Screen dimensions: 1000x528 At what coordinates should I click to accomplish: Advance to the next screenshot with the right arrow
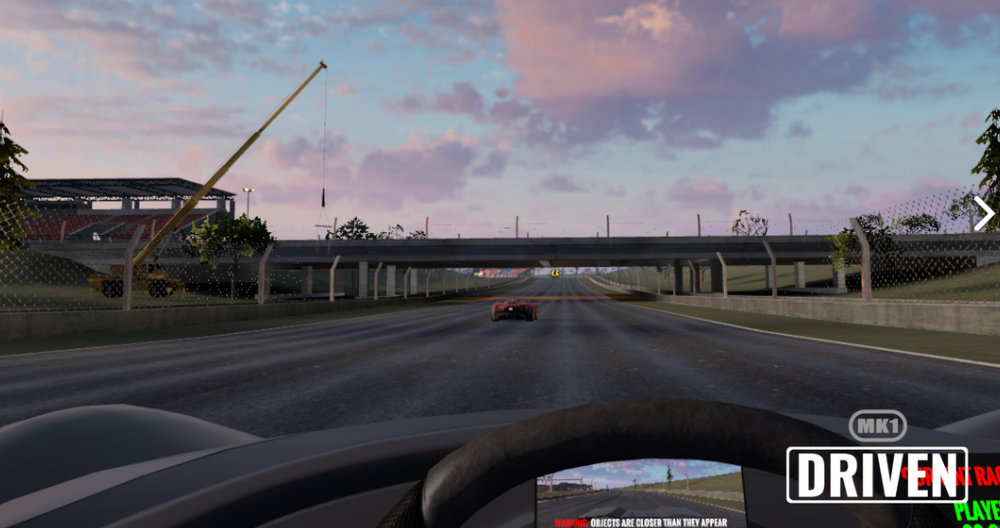[983, 213]
